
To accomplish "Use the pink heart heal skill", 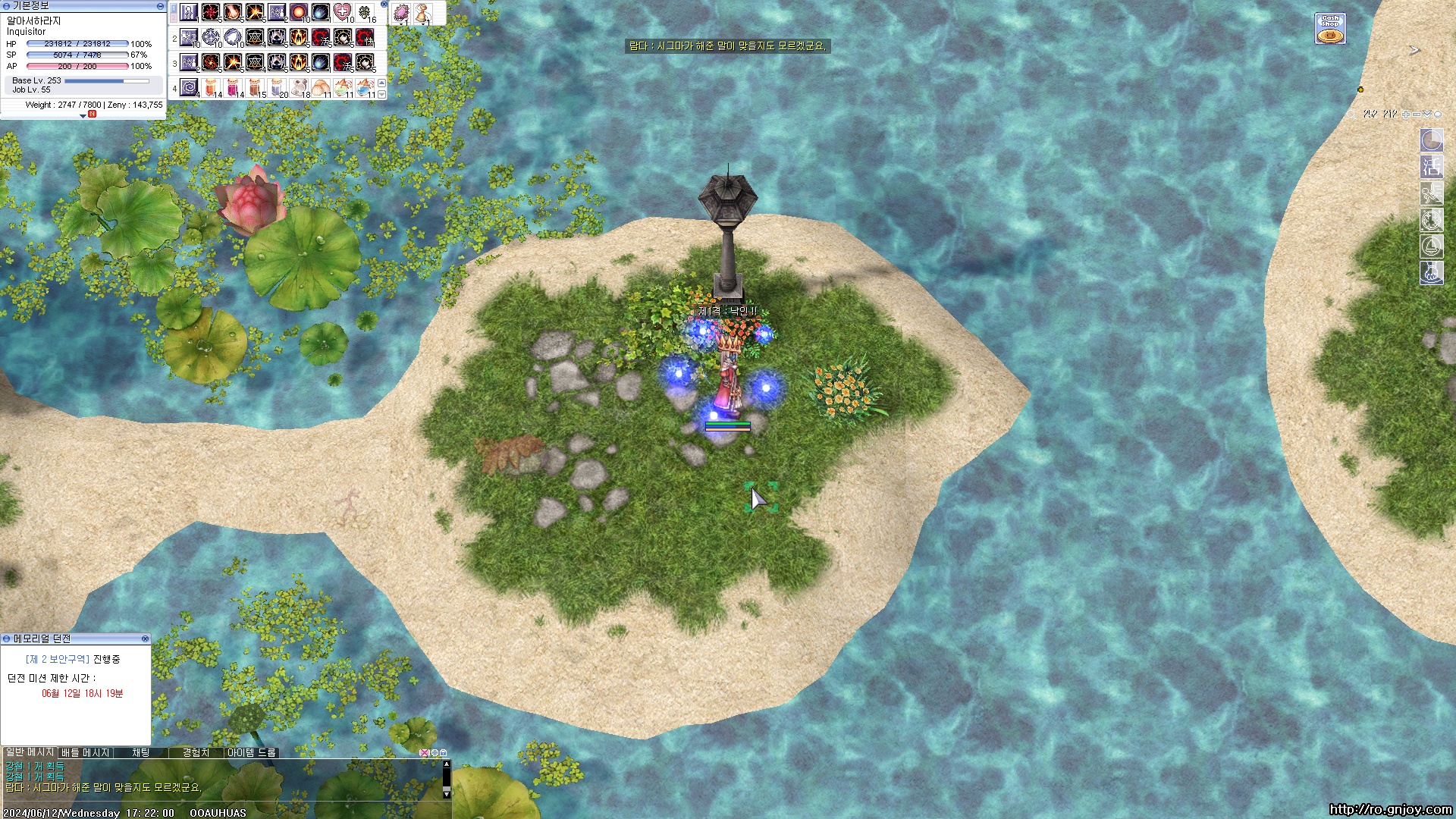I will coord(343,12).
